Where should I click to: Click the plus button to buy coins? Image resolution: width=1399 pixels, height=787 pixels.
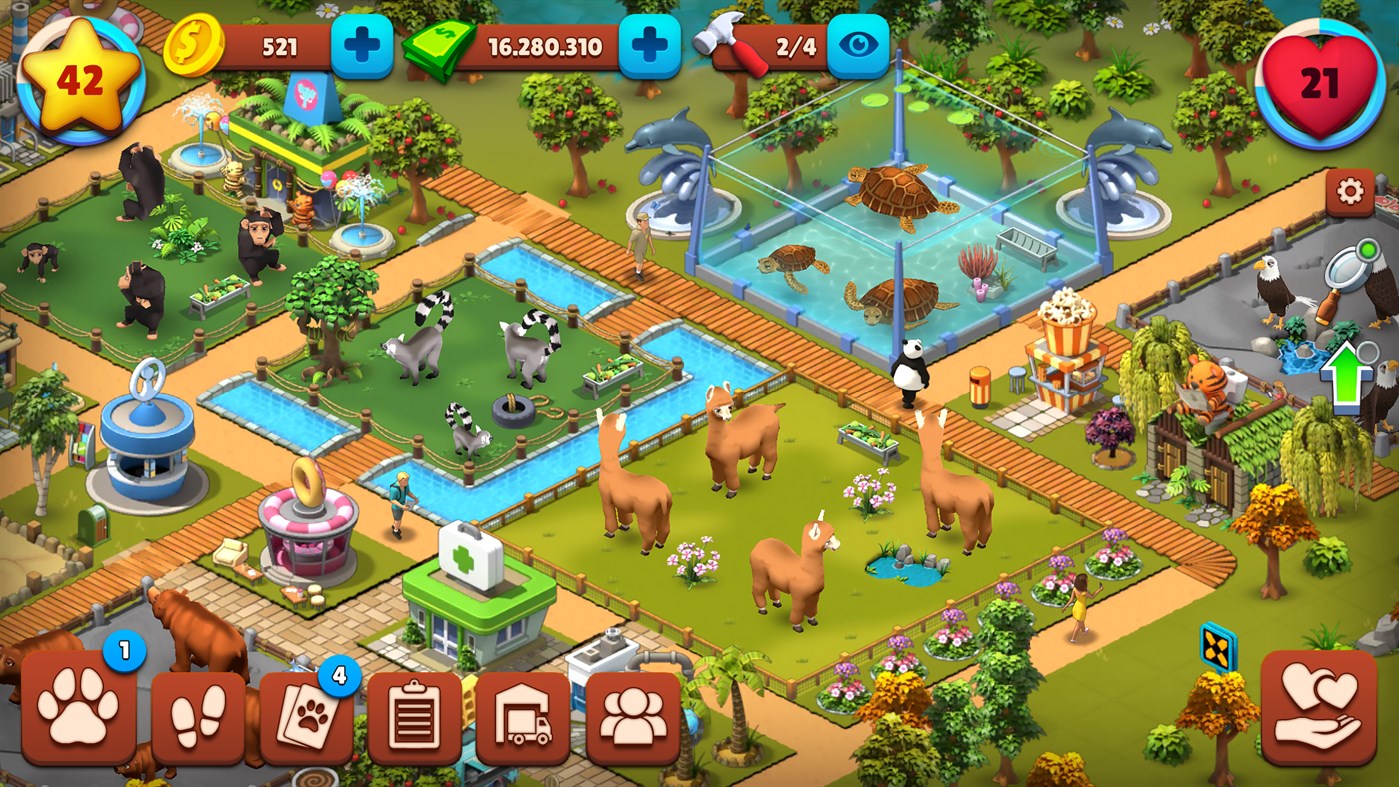pos(364,44)
